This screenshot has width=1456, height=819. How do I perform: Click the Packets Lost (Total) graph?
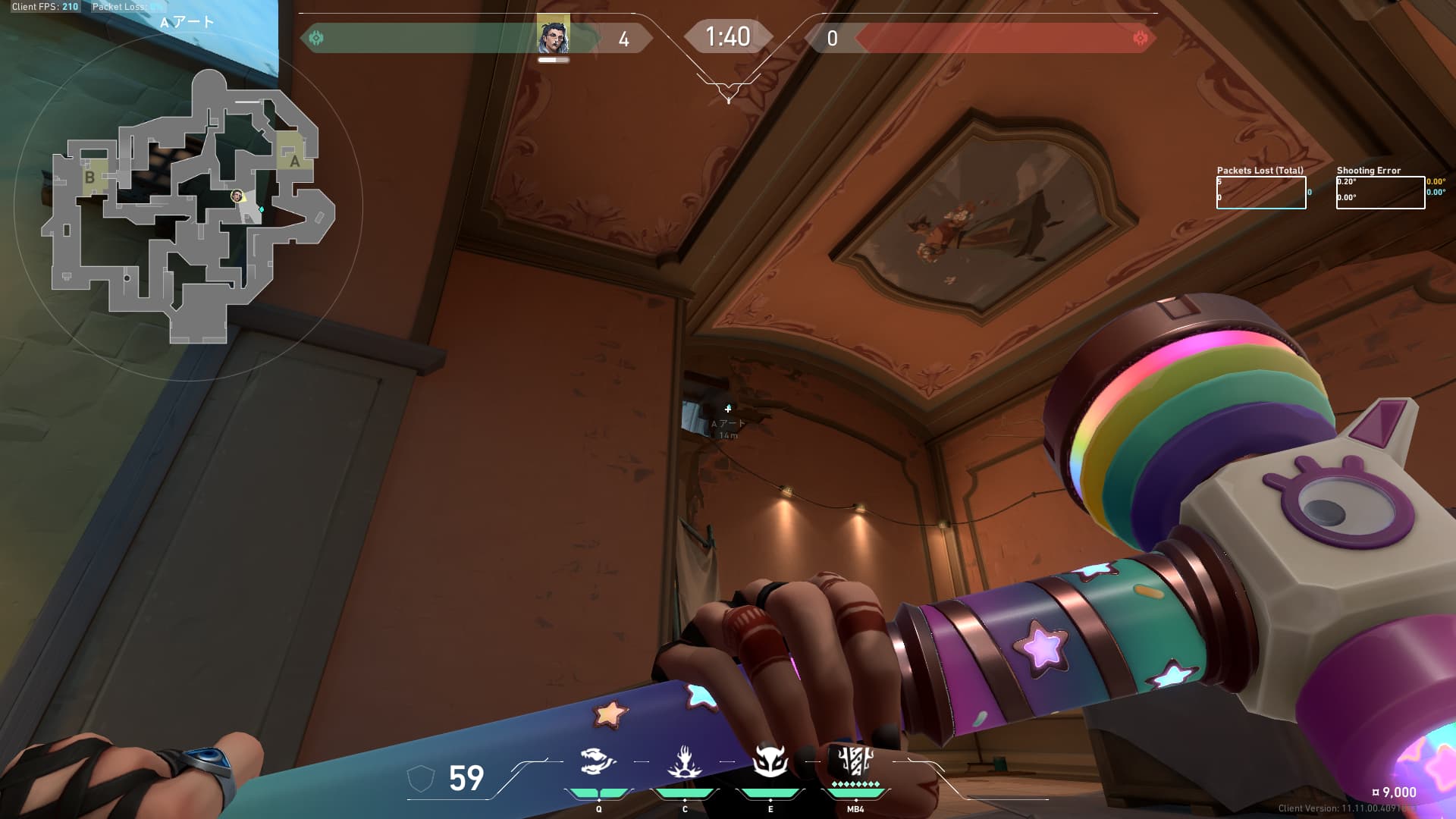[1261, 193]
